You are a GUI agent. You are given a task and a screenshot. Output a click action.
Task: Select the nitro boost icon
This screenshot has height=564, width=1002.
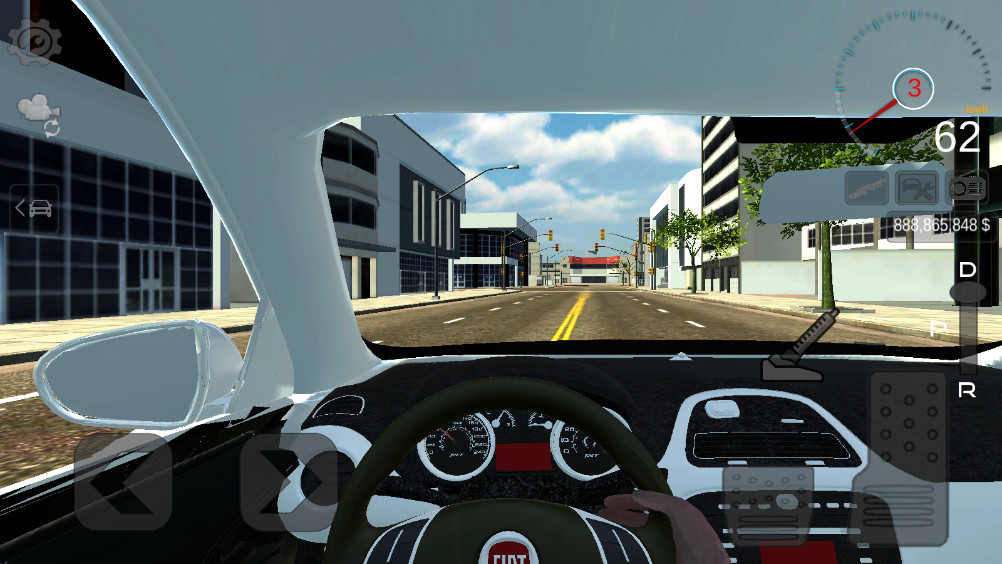click(x=866, y=187)
